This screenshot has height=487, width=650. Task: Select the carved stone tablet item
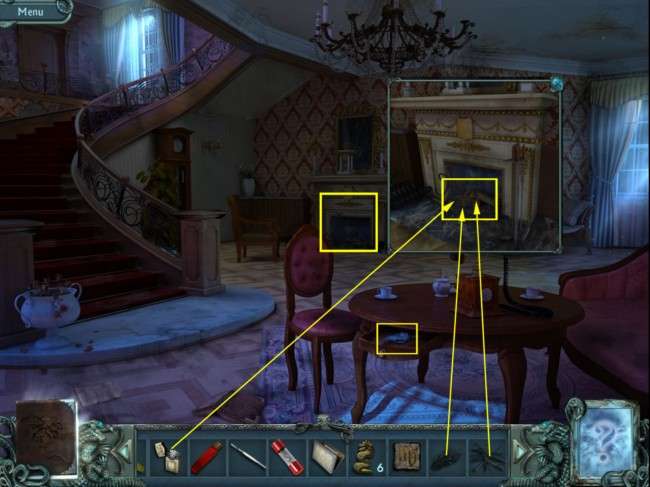point(404,456)
